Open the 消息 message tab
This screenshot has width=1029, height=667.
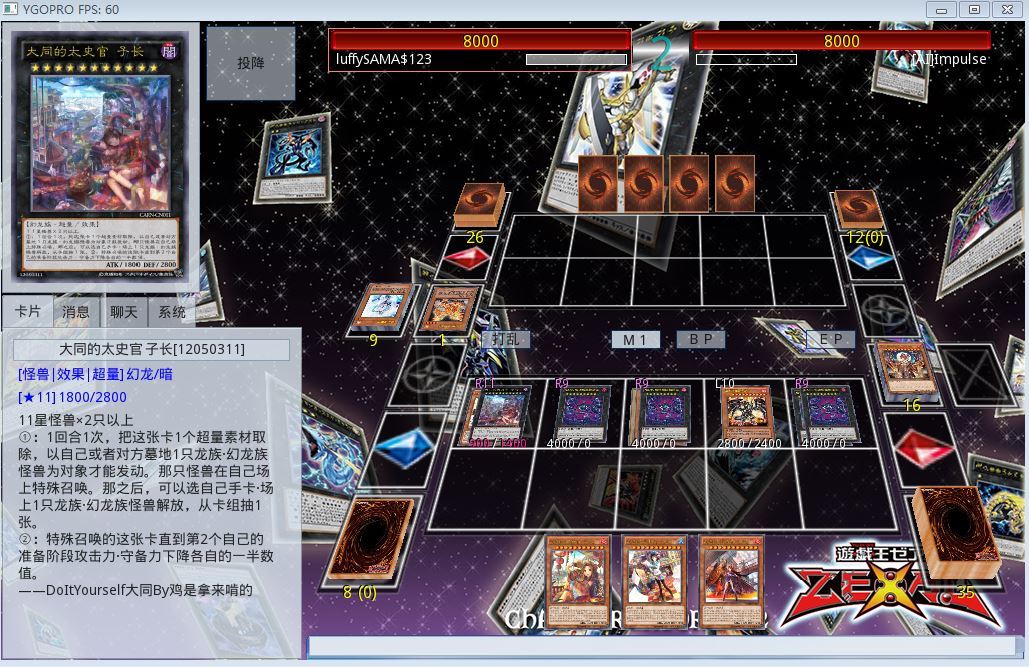(76, 312)
